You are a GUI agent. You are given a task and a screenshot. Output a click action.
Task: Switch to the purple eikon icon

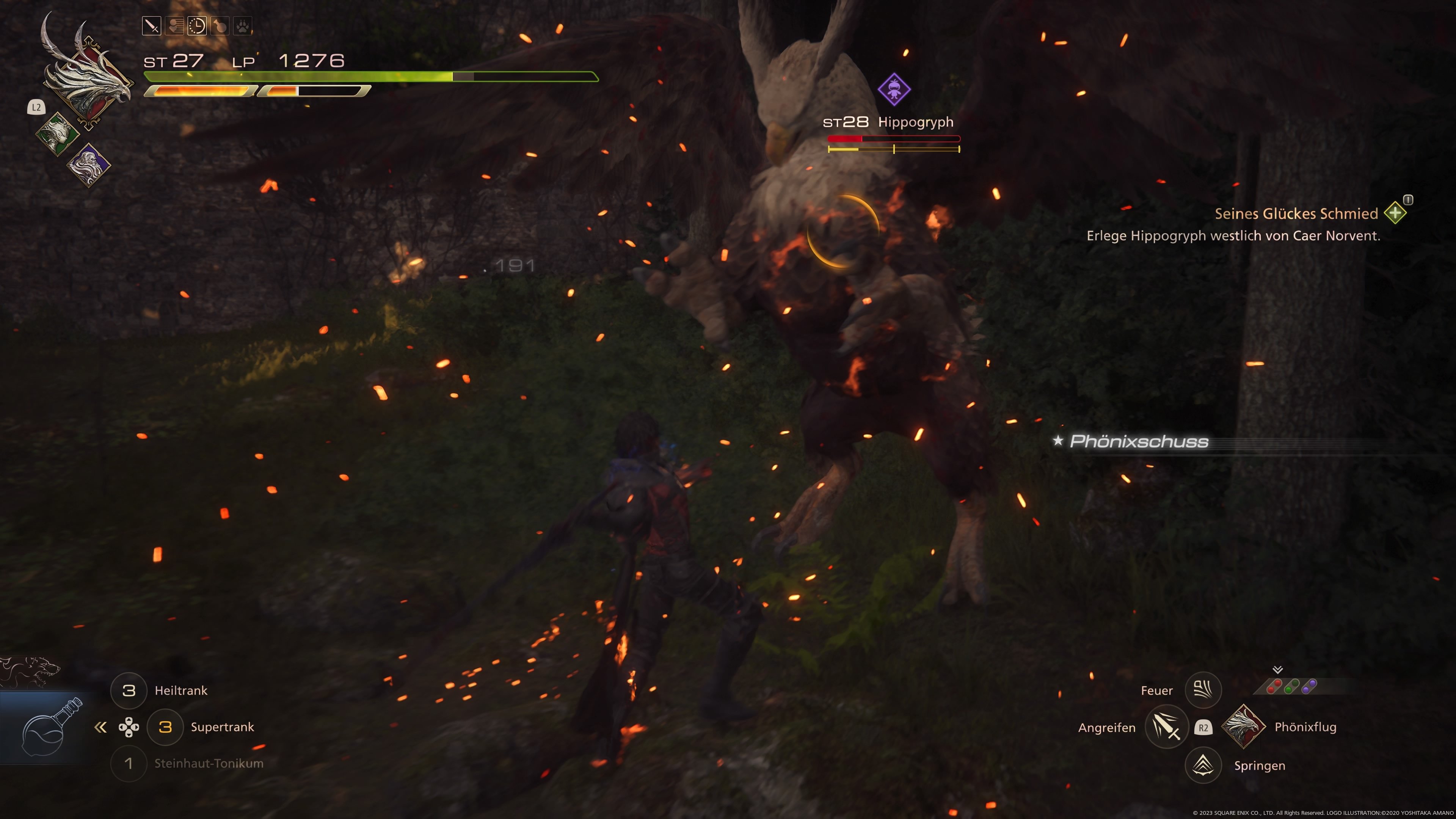89,165
